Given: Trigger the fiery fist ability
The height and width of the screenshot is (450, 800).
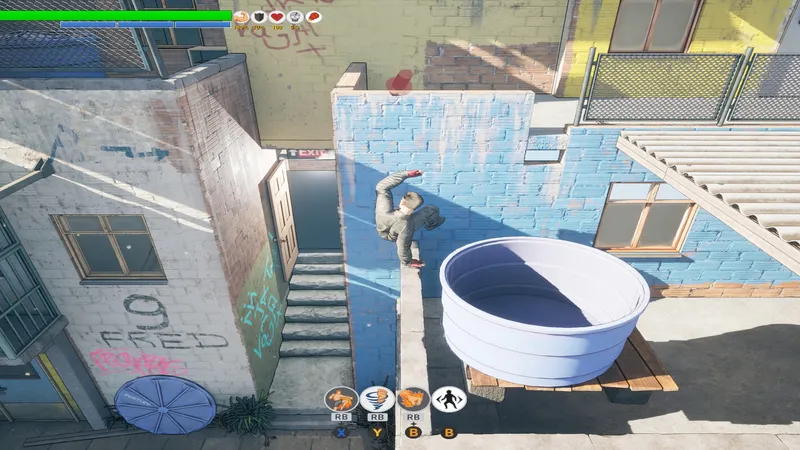Looking at the screenshot, I should tap(412, 399).
